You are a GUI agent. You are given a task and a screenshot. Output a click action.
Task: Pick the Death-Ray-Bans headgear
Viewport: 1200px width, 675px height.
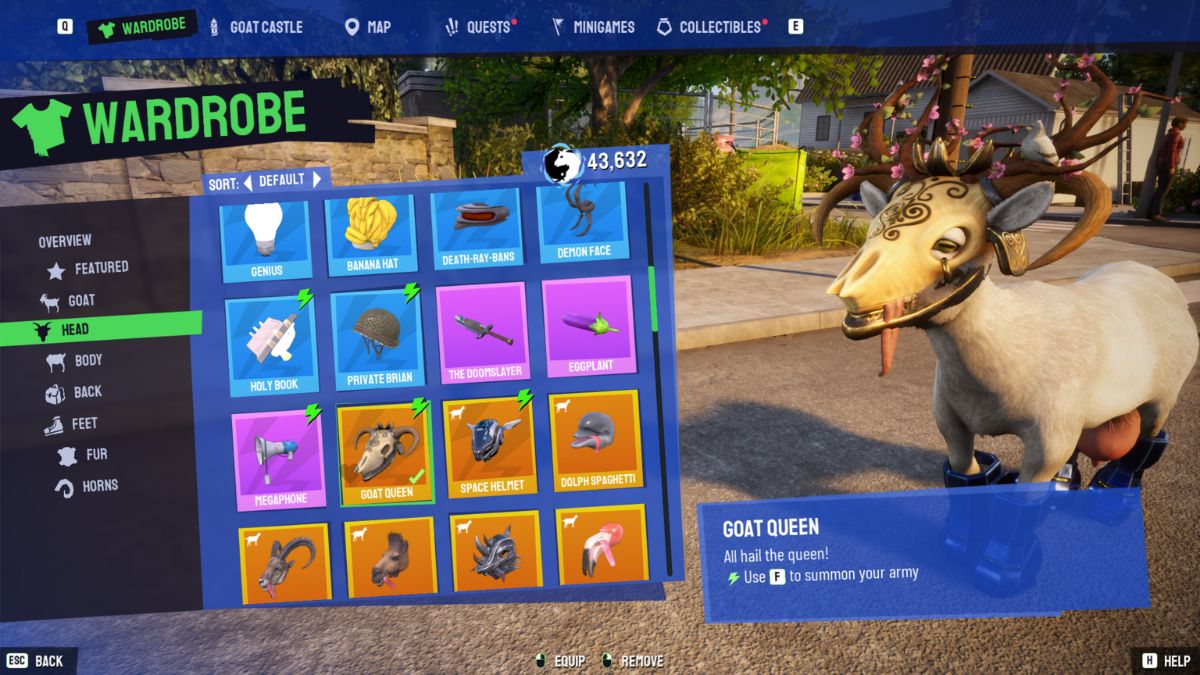click(x=477, y=230)
